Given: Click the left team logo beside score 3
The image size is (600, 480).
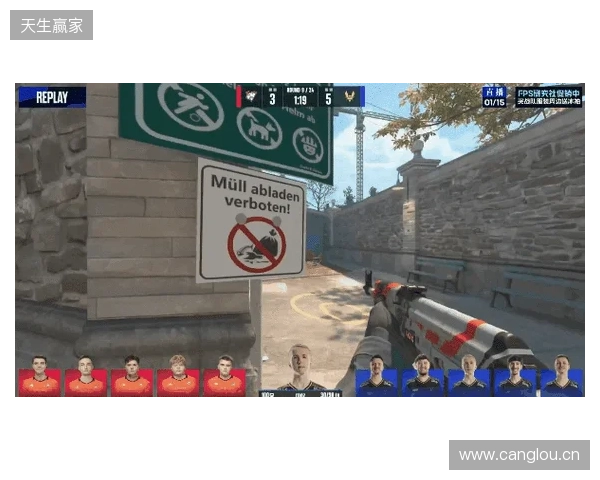Looking at the screenshot, I should coord(252,97).
